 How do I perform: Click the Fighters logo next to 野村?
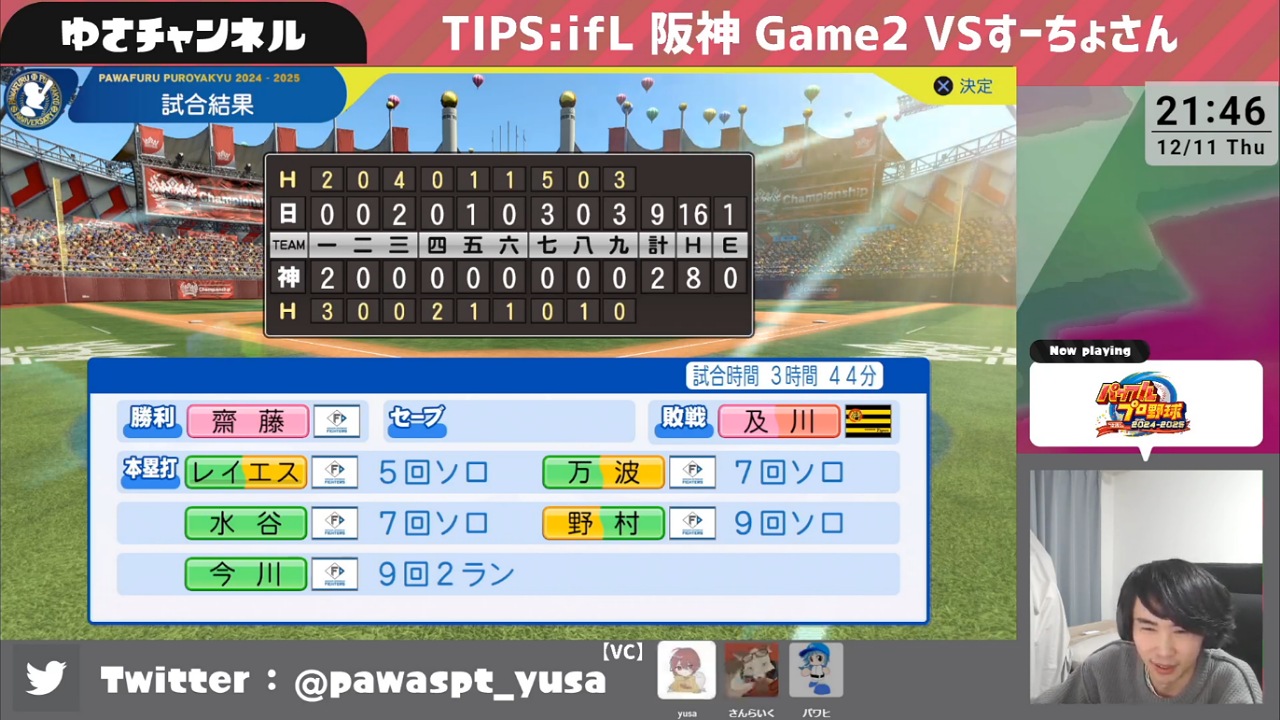pos(692,522)
